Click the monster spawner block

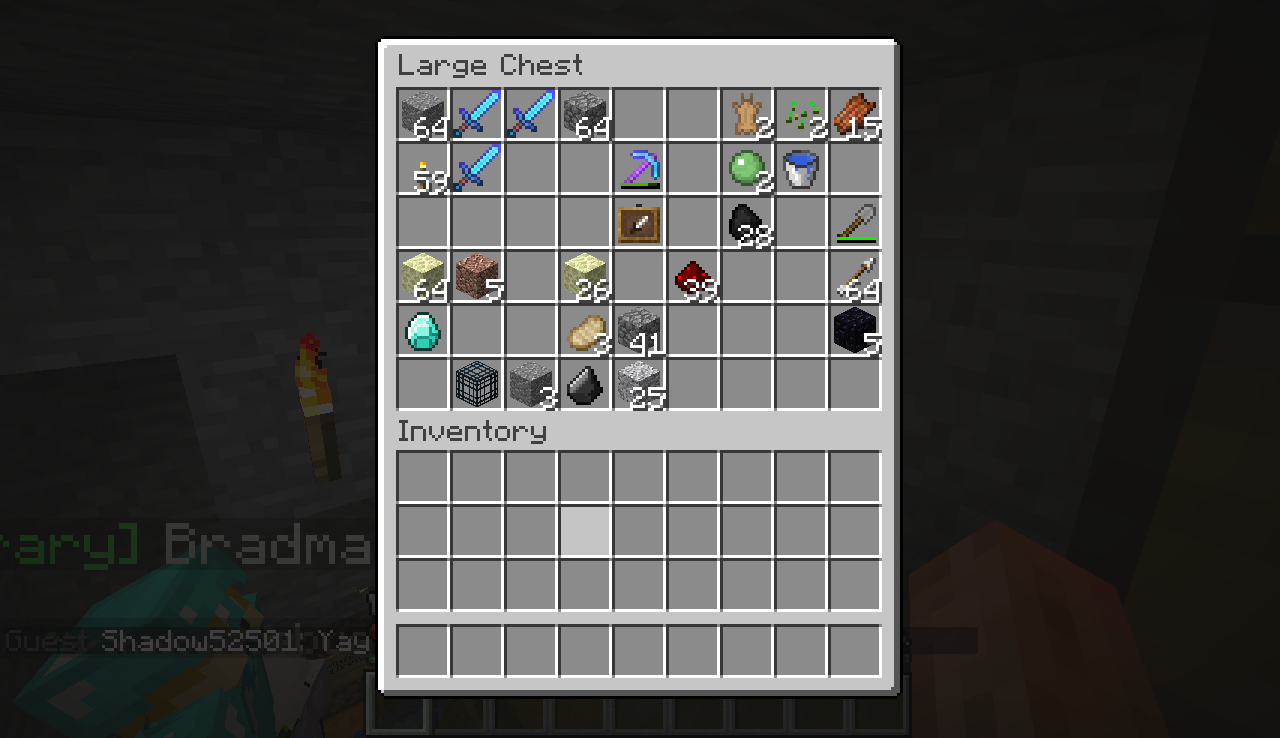point(477,384)
